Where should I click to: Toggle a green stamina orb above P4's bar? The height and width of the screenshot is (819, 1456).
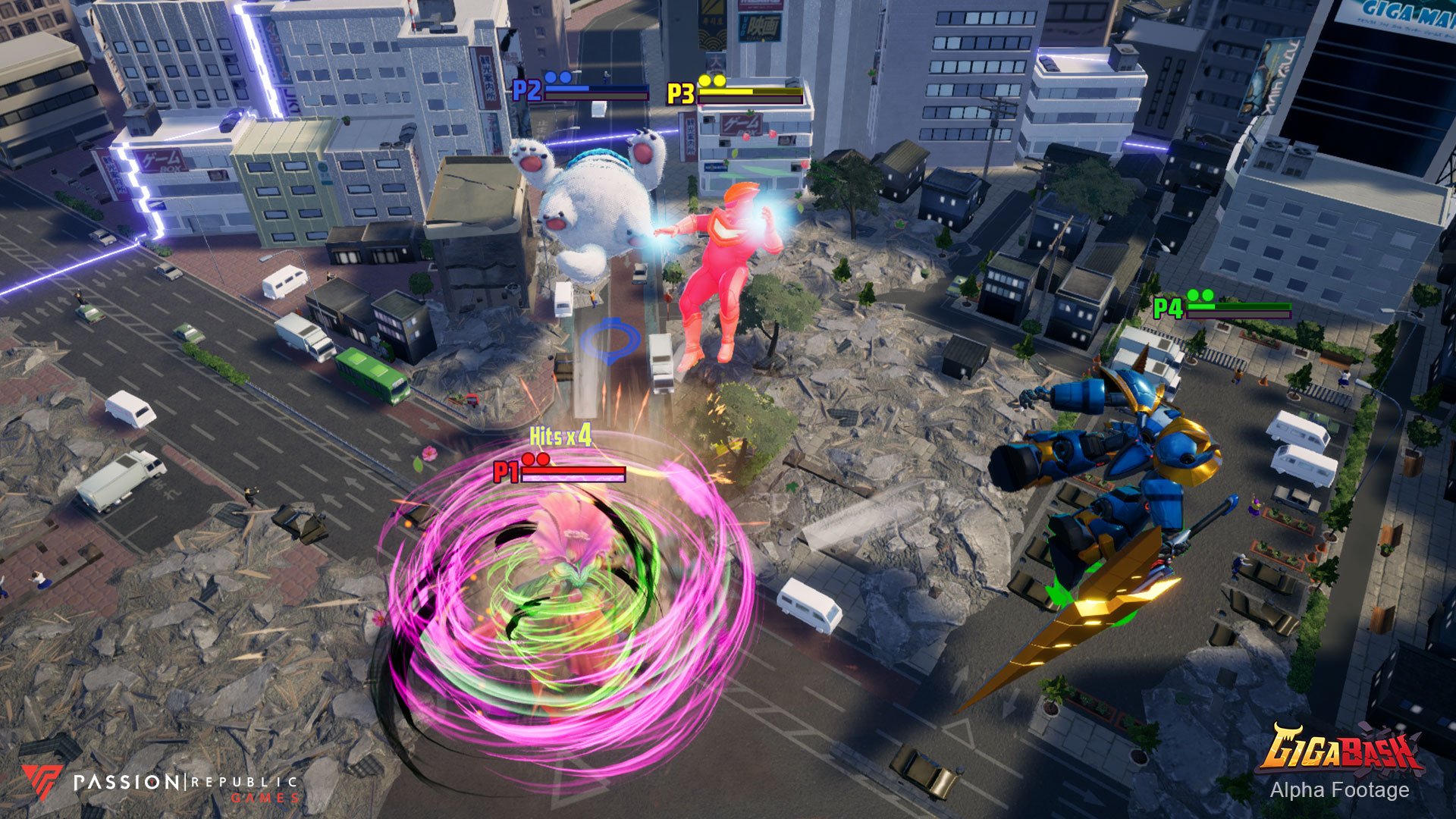pos(1193,296)
